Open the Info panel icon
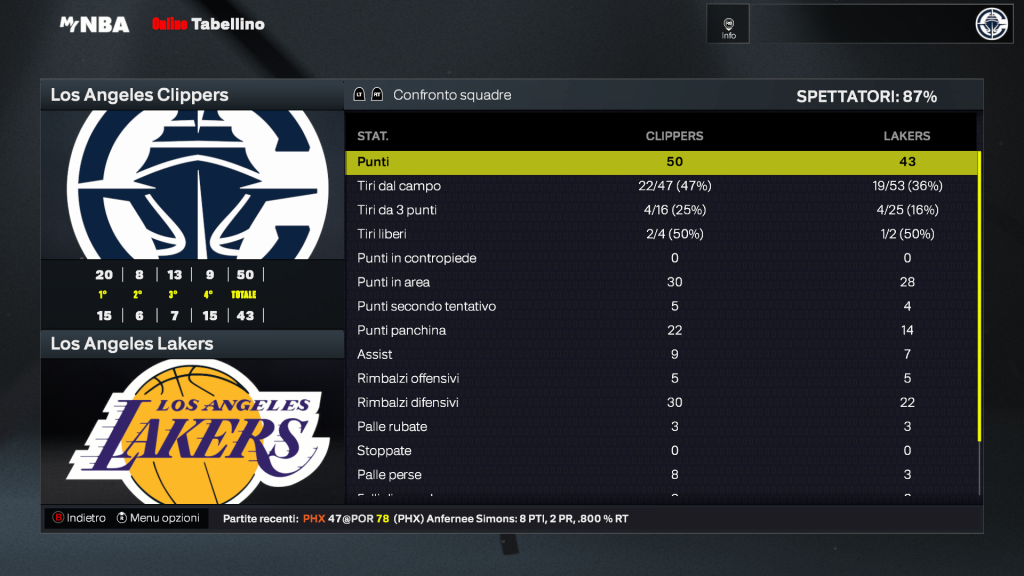 coord(728,26)
